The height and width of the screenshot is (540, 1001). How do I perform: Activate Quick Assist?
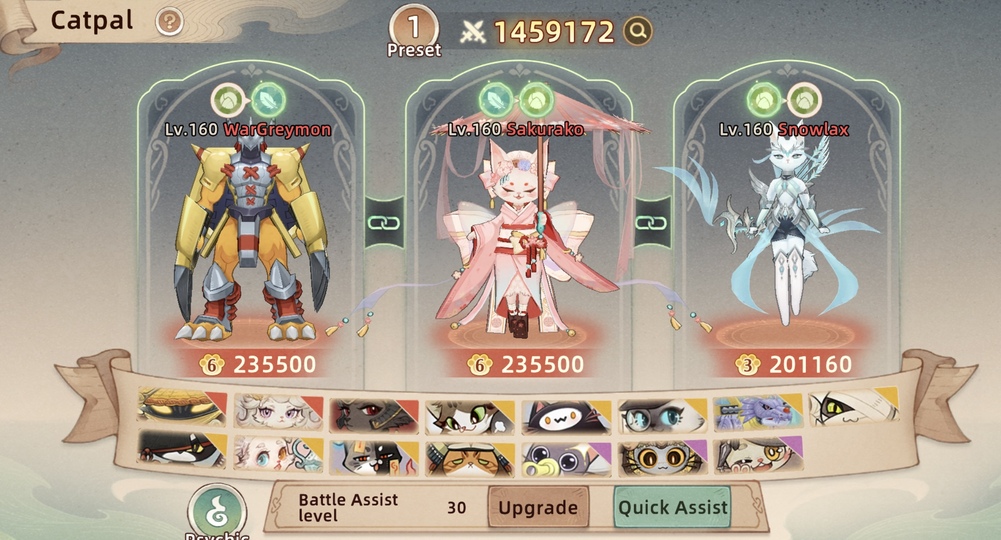coord(673,507)
